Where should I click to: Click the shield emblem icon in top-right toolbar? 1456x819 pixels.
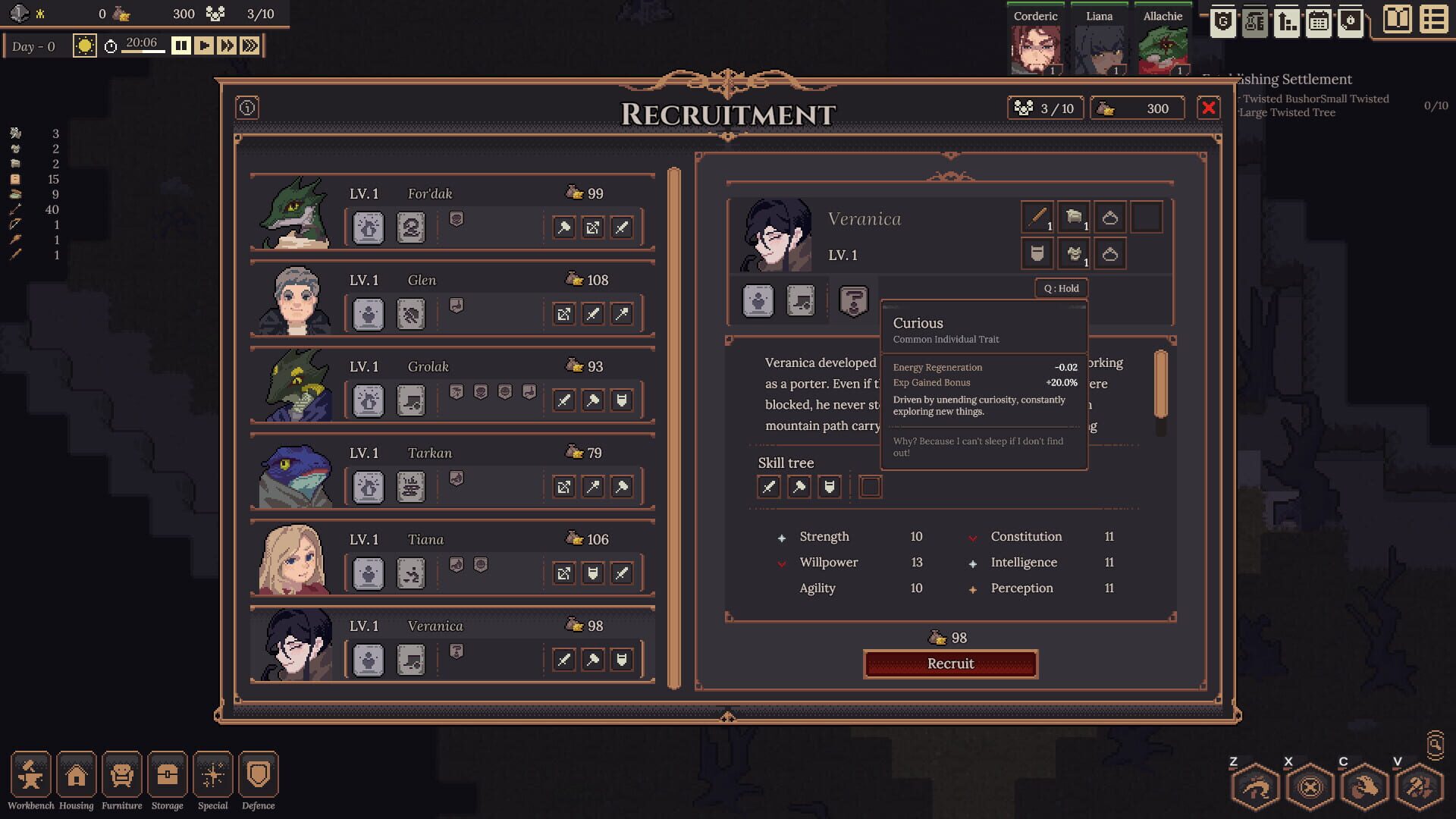(x=1222, y=23)
